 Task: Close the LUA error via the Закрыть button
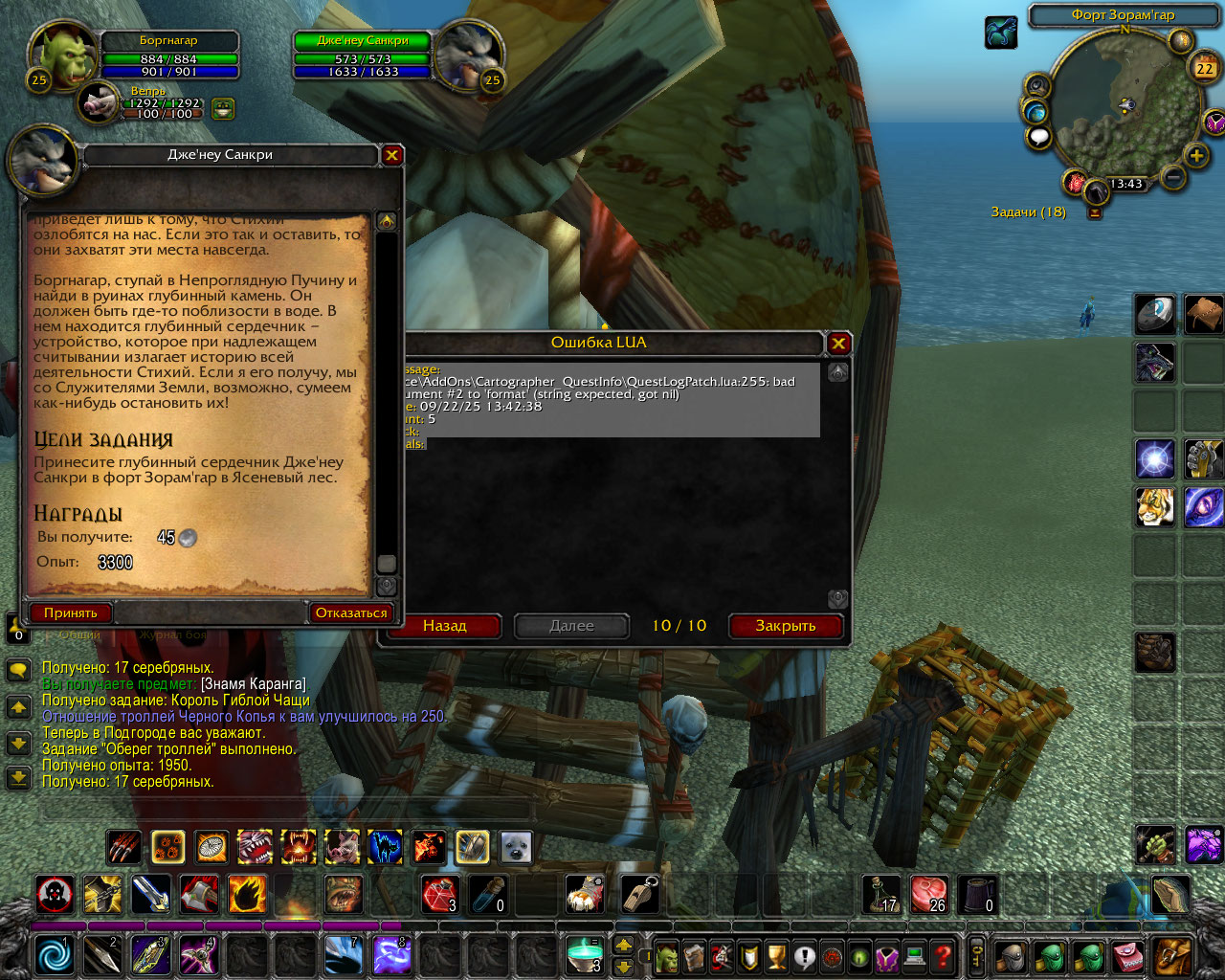coord(786,627)
